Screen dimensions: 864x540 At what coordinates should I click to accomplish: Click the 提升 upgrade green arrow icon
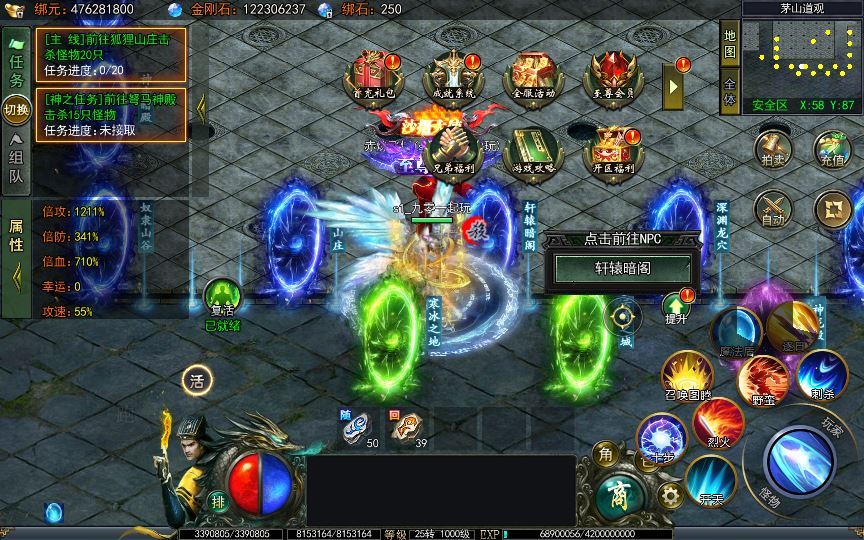[676, 305]
